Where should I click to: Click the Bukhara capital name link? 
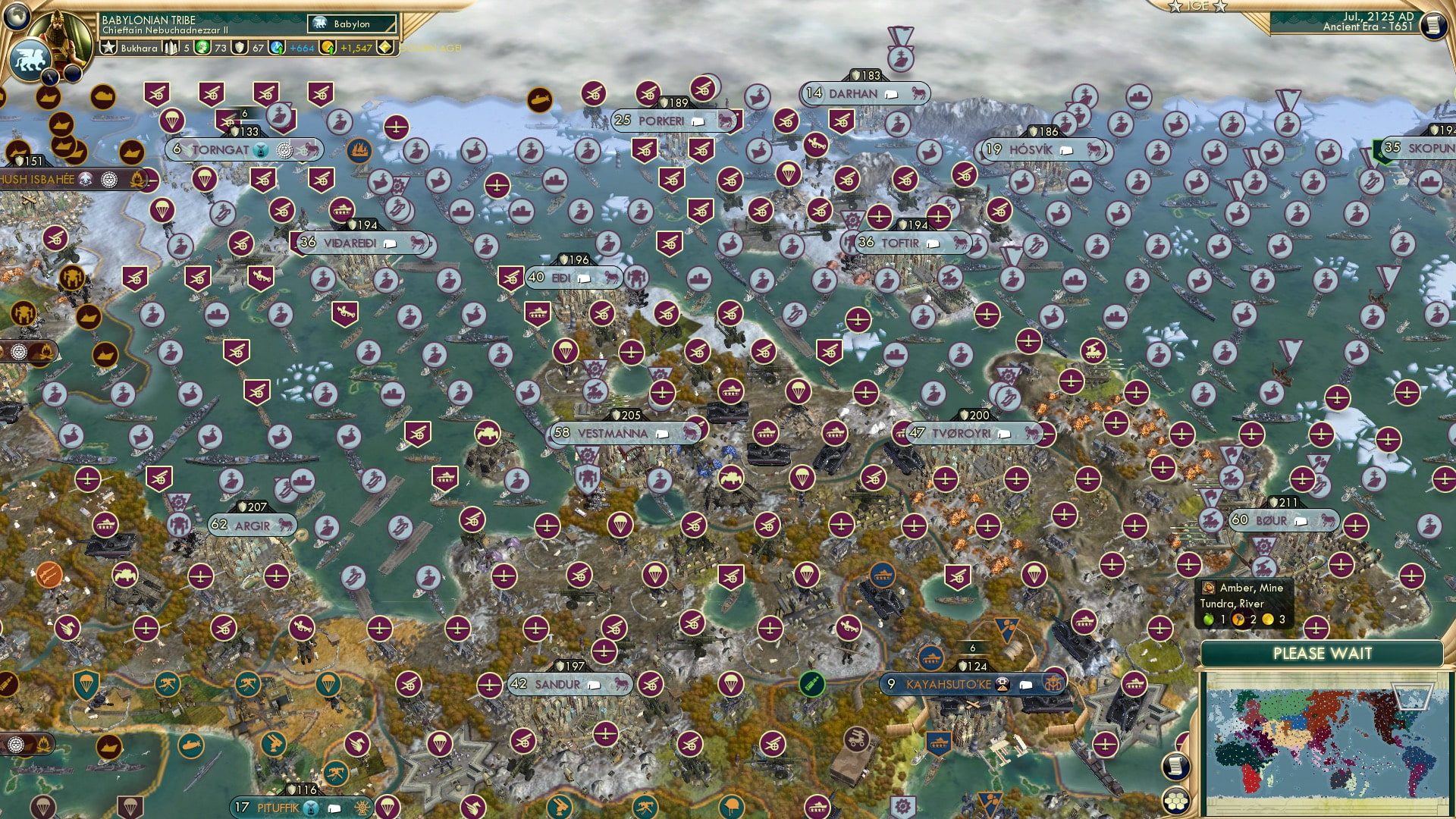139,49
